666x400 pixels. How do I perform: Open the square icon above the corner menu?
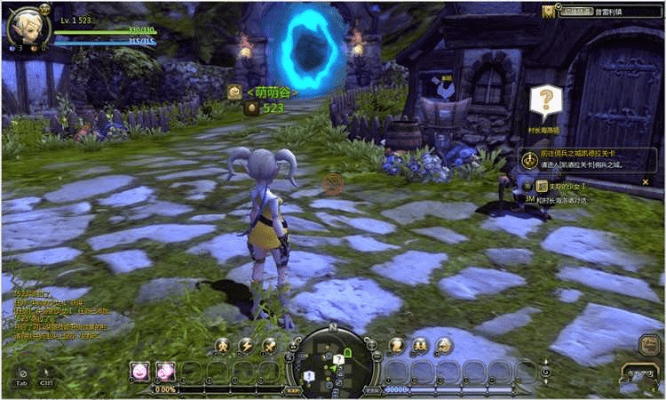(649, 343)
